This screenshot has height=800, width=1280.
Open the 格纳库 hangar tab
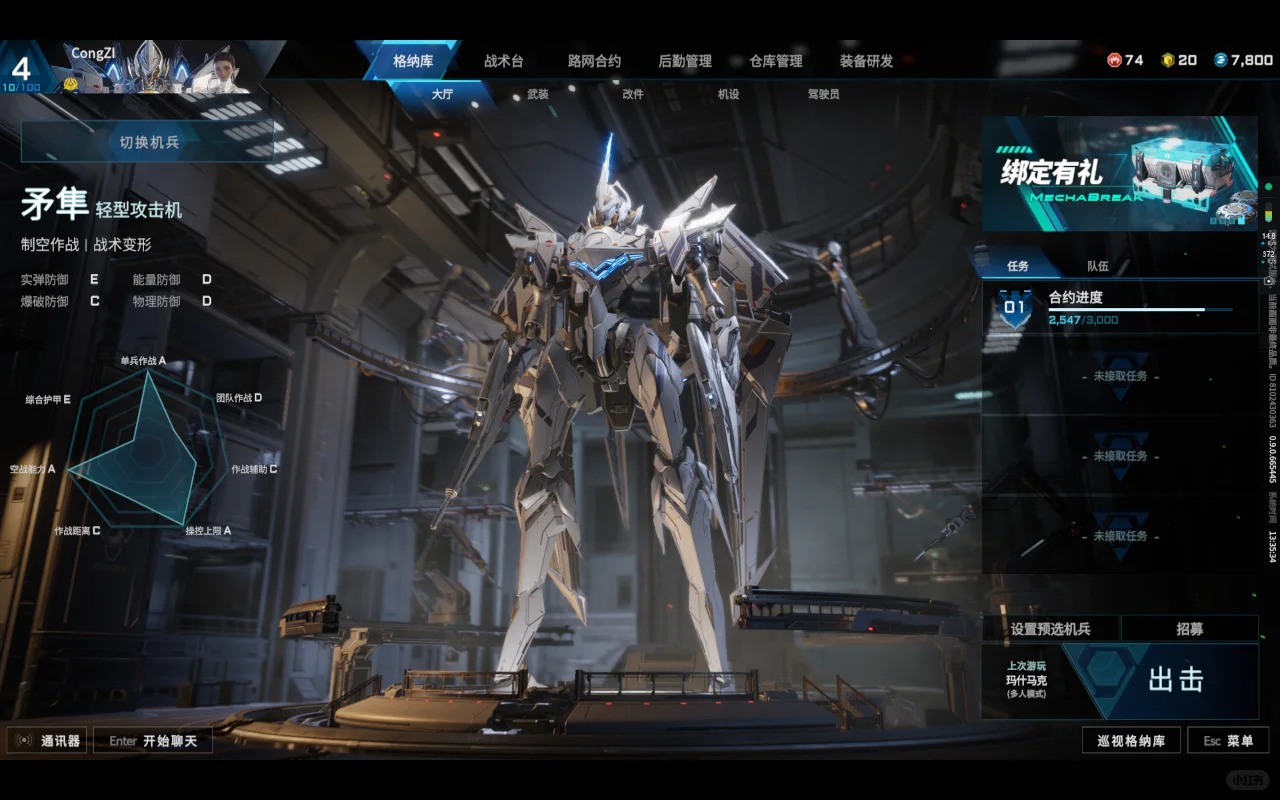tap(411, 61)
